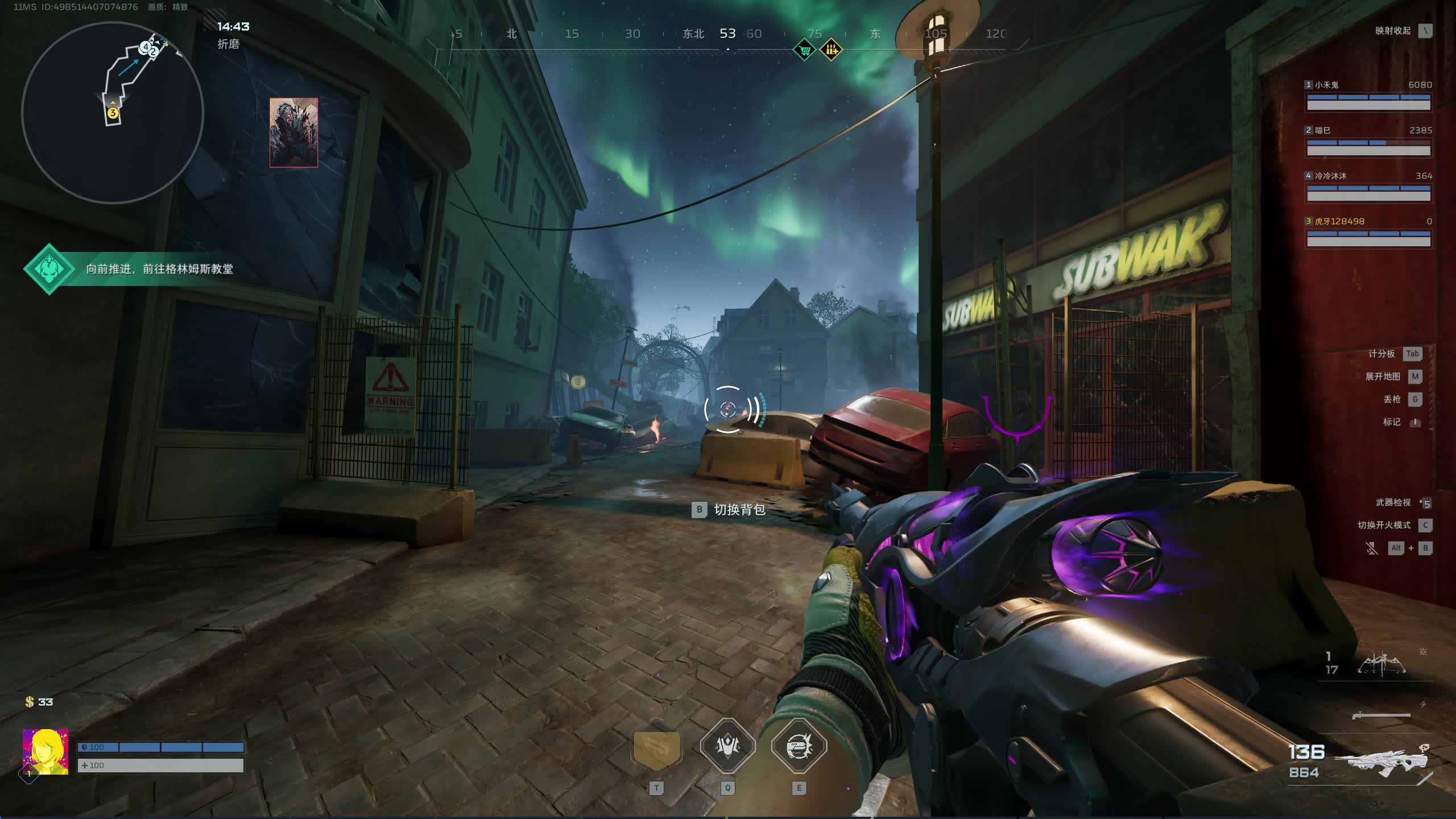Select teammate 小禾鬼 in the squad list
The height and width of the screenshot is (819, 1456).
coord(1368,97)
